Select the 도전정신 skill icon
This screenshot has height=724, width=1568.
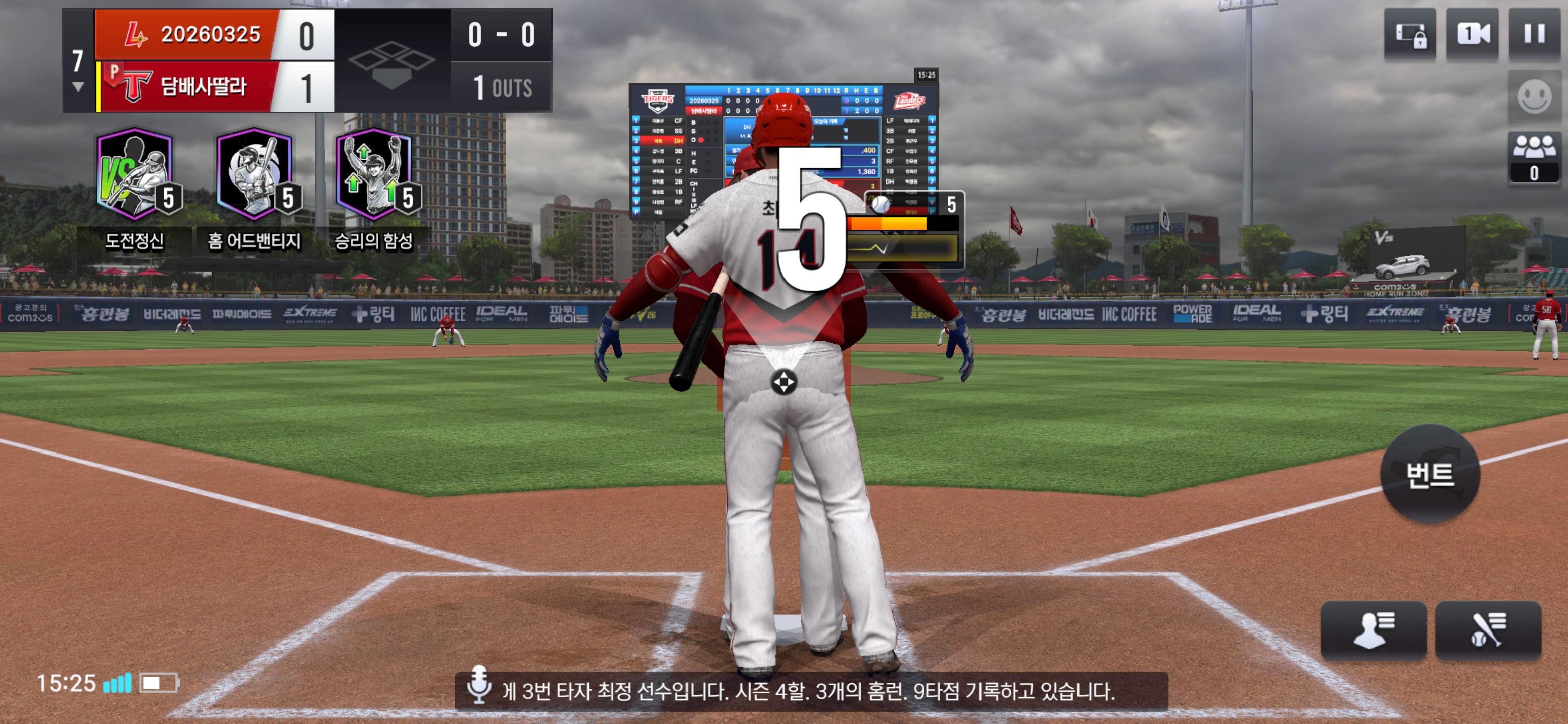click(135, 175)
